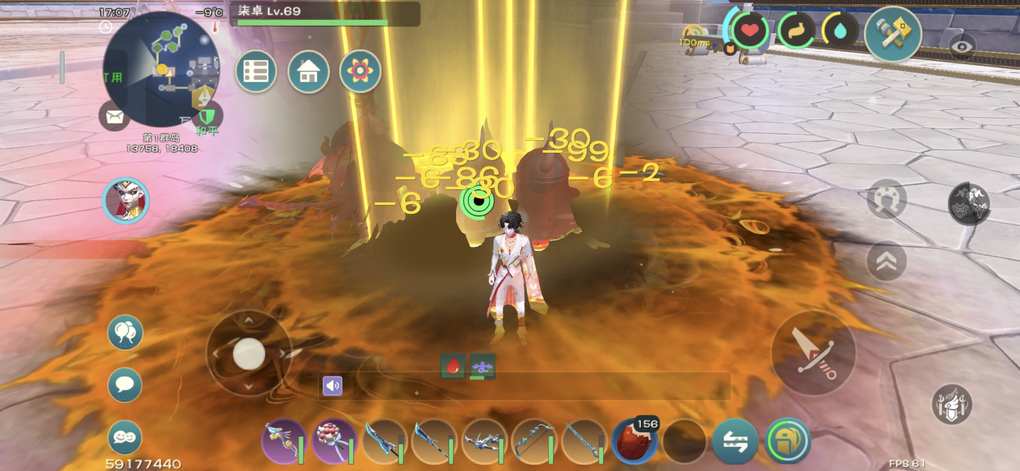Tap the sword attack button
Screen dimensions: 1020x471
(813, 352)
